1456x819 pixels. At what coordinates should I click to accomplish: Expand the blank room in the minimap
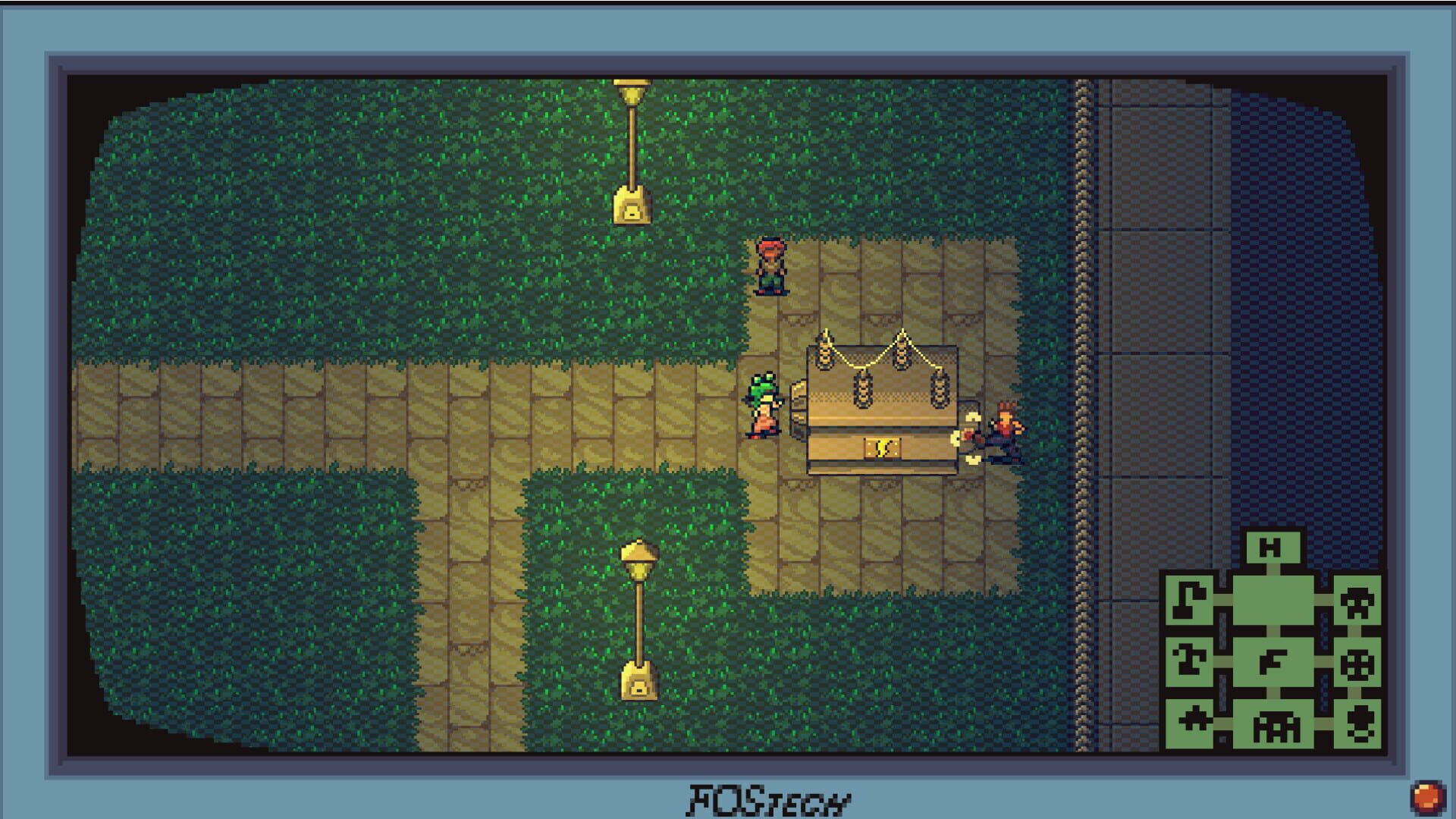[x=1272, y=599]
